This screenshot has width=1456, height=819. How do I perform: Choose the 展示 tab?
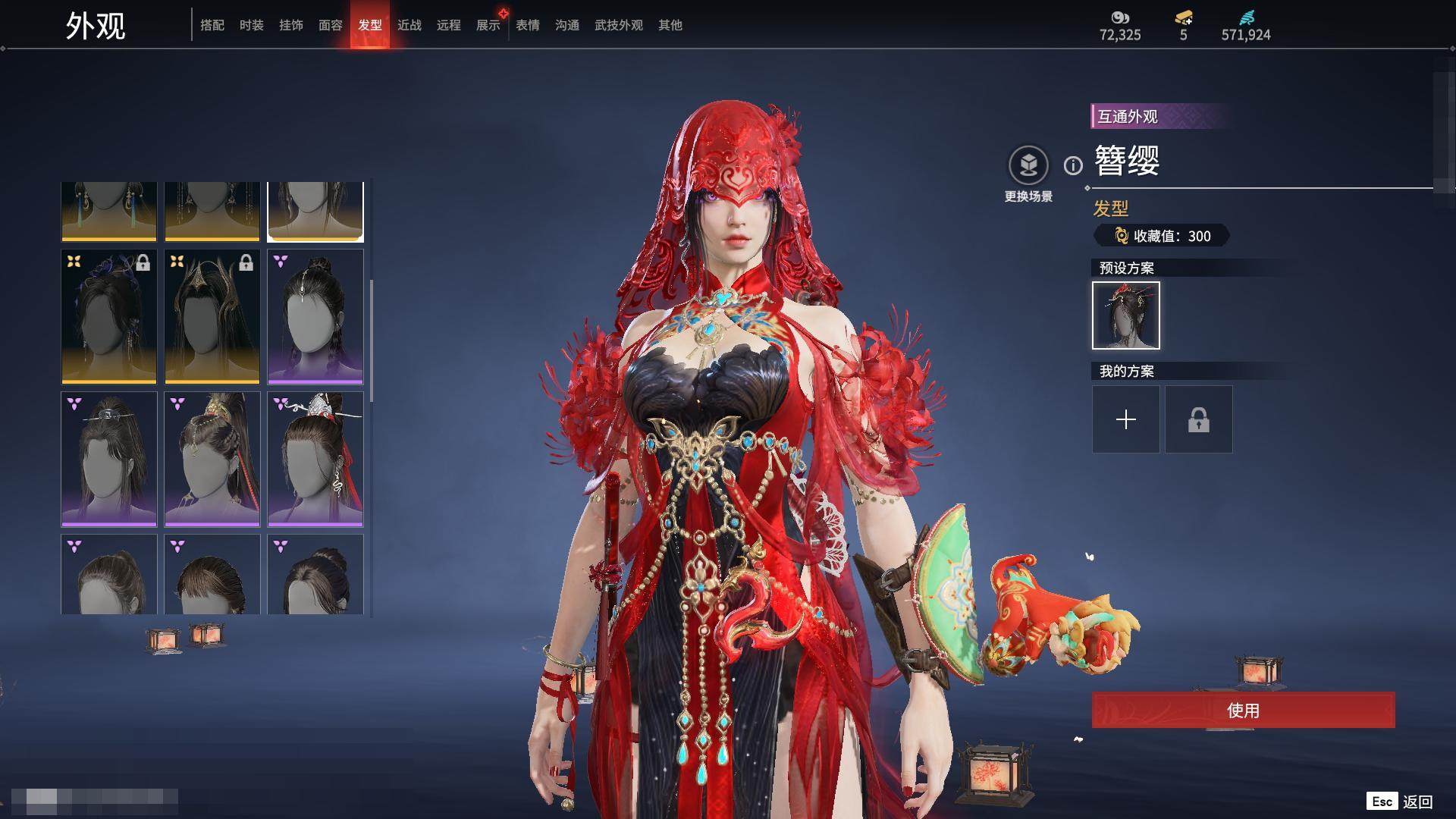[488, 25]
